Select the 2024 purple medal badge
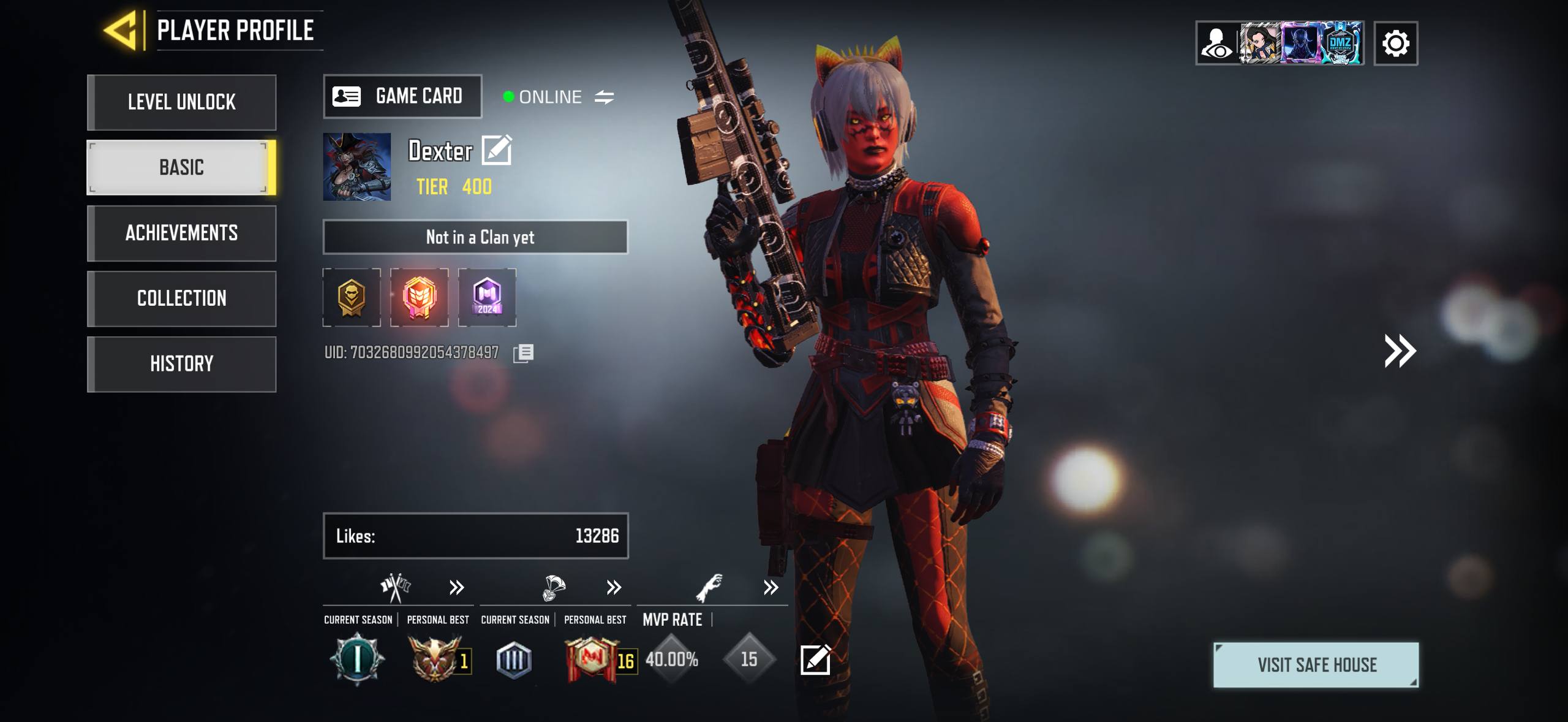Image resolution: width=1568 pixels, height=722 pixels. tap(487, 297)
